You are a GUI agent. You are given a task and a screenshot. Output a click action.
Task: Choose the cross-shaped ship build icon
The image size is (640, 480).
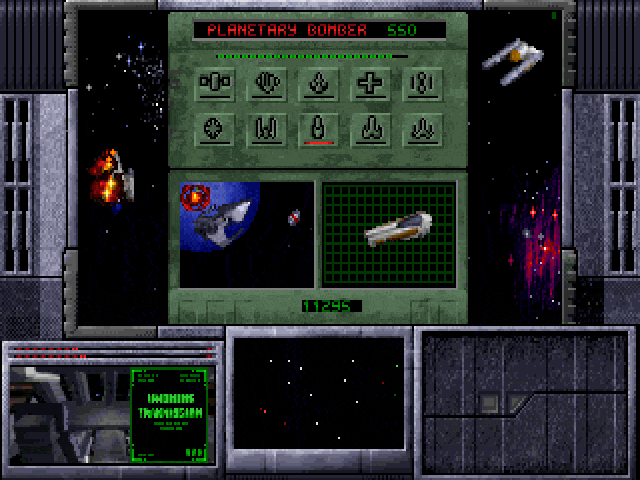point(371,84)
